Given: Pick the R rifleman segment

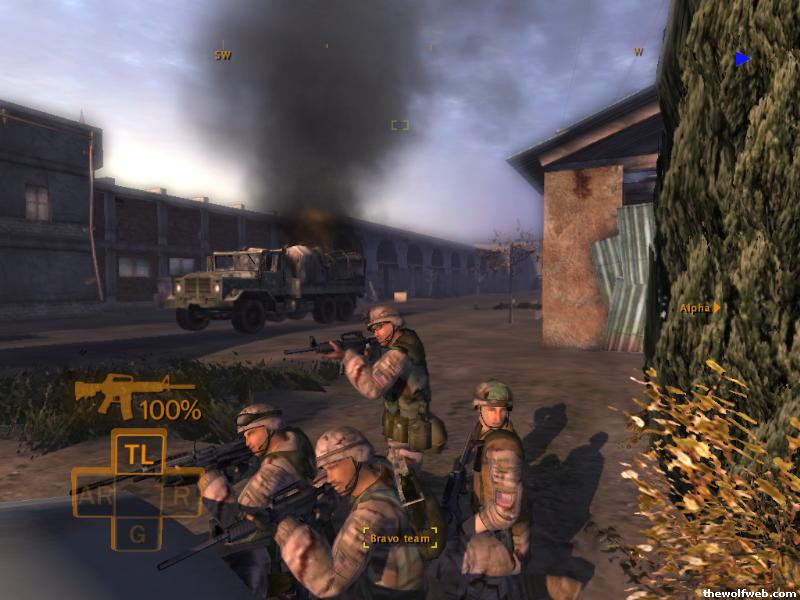Looking at the screenshot, I should point(181,495).
